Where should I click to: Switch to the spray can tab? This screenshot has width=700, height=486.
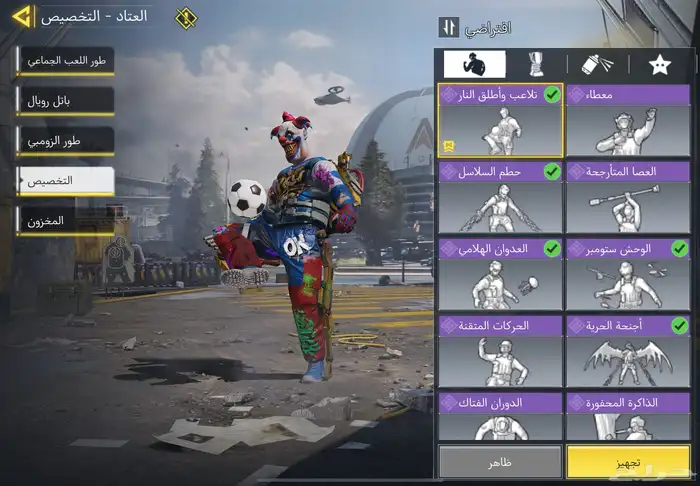click(597, 64)
